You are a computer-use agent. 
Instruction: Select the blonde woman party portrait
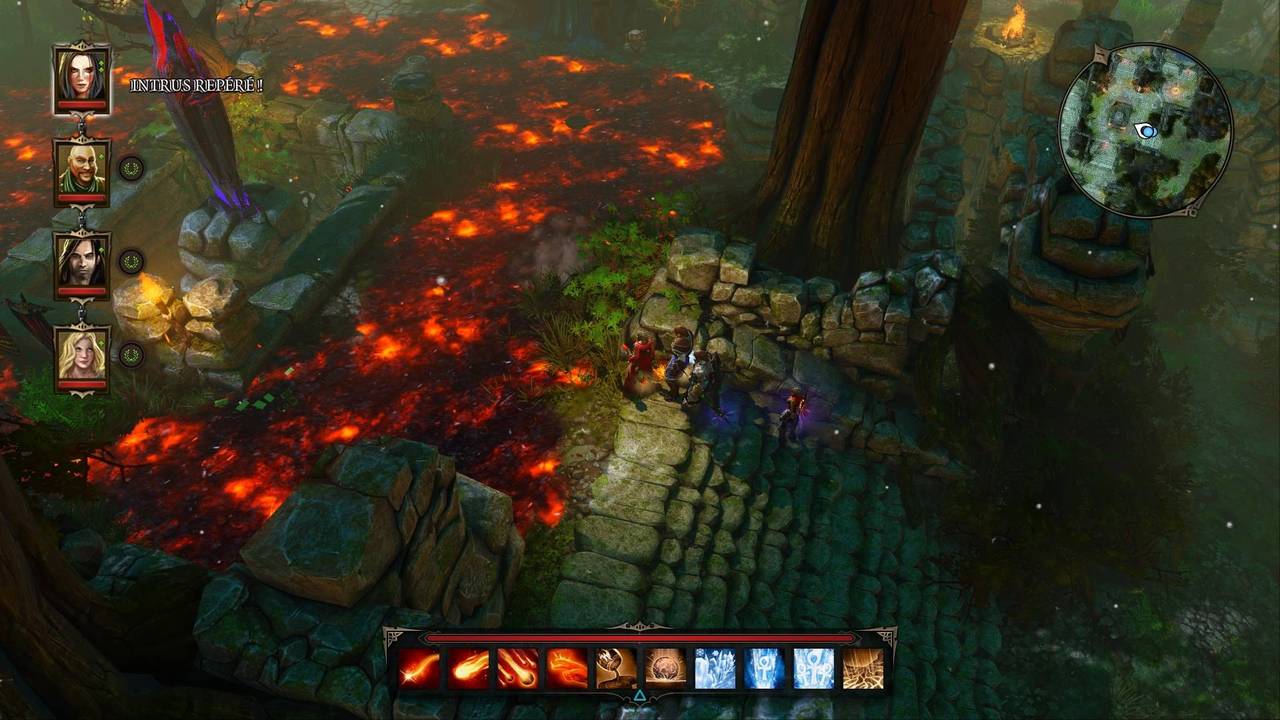click(82, 355)
